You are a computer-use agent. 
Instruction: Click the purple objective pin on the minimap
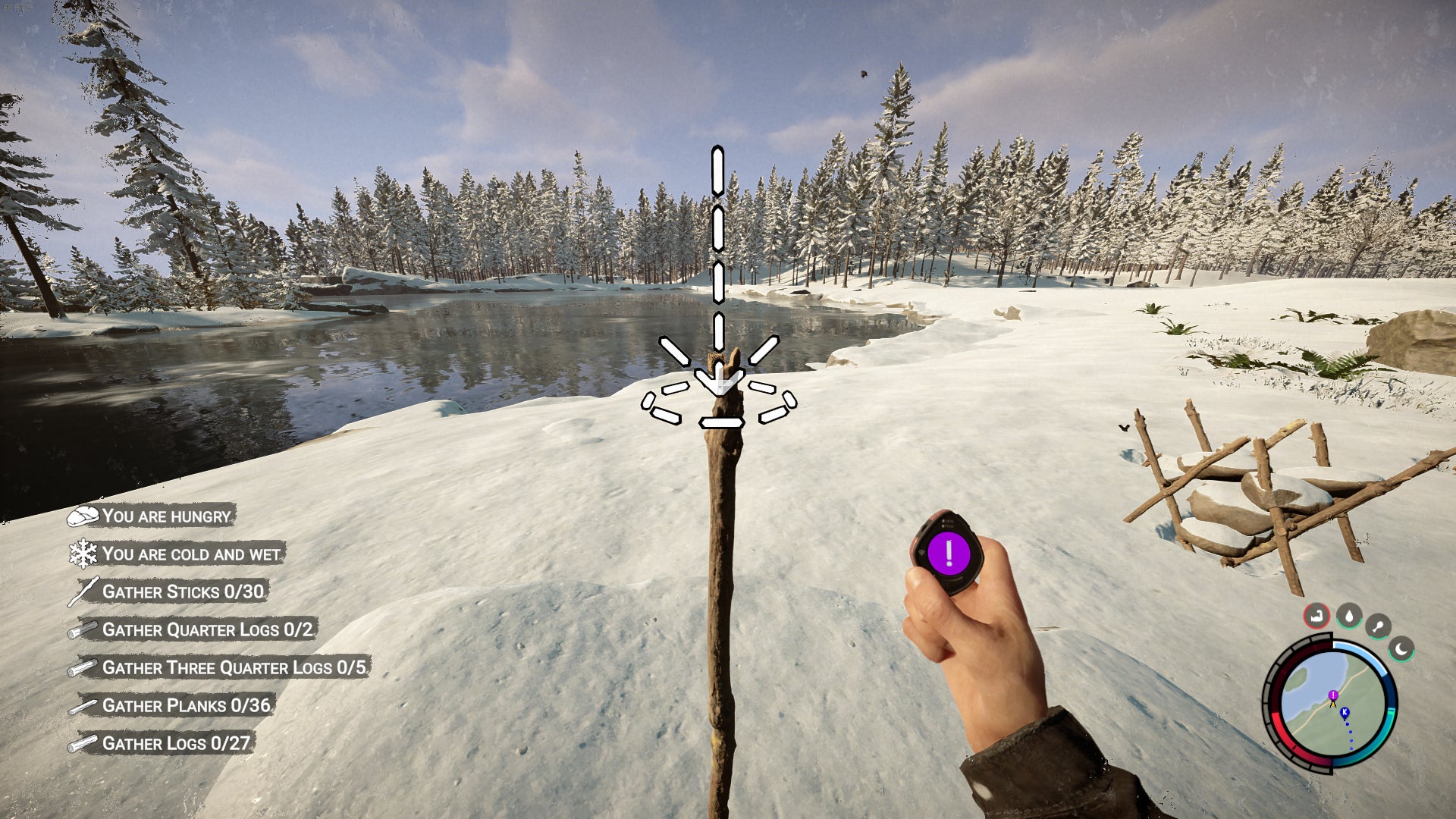click(1333, 695)
